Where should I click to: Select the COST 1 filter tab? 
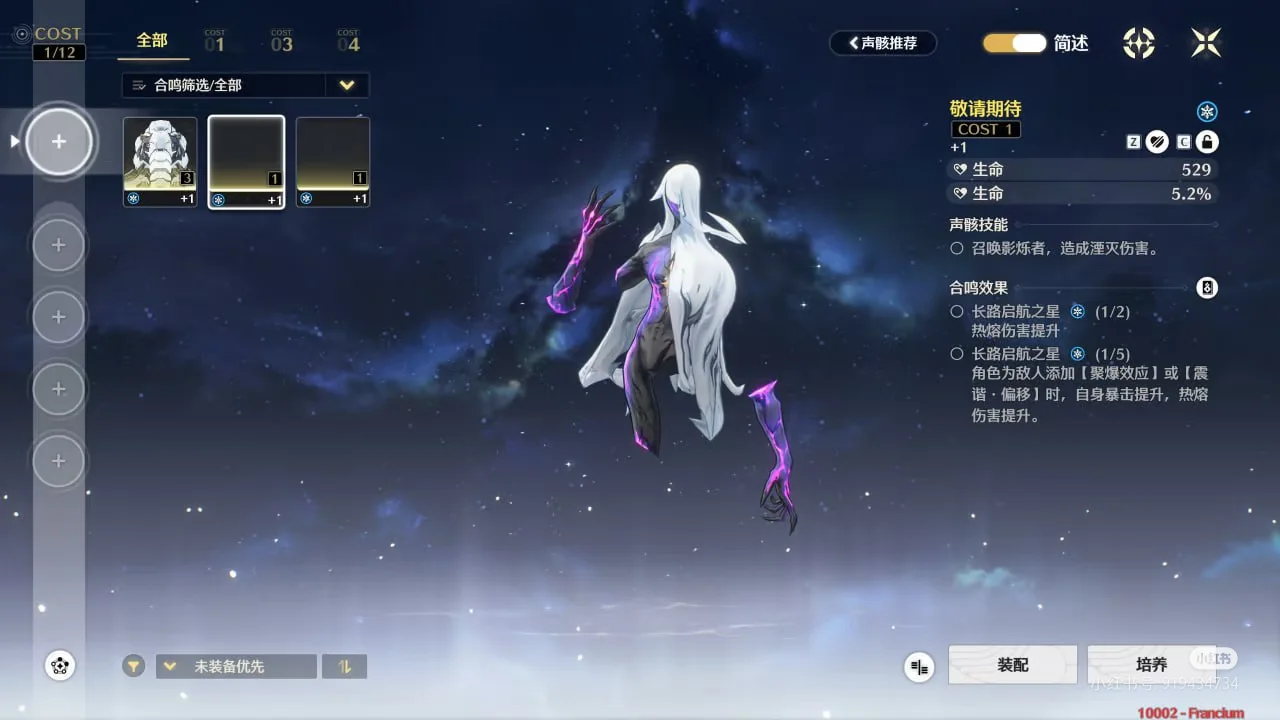(x=215, y=41)
